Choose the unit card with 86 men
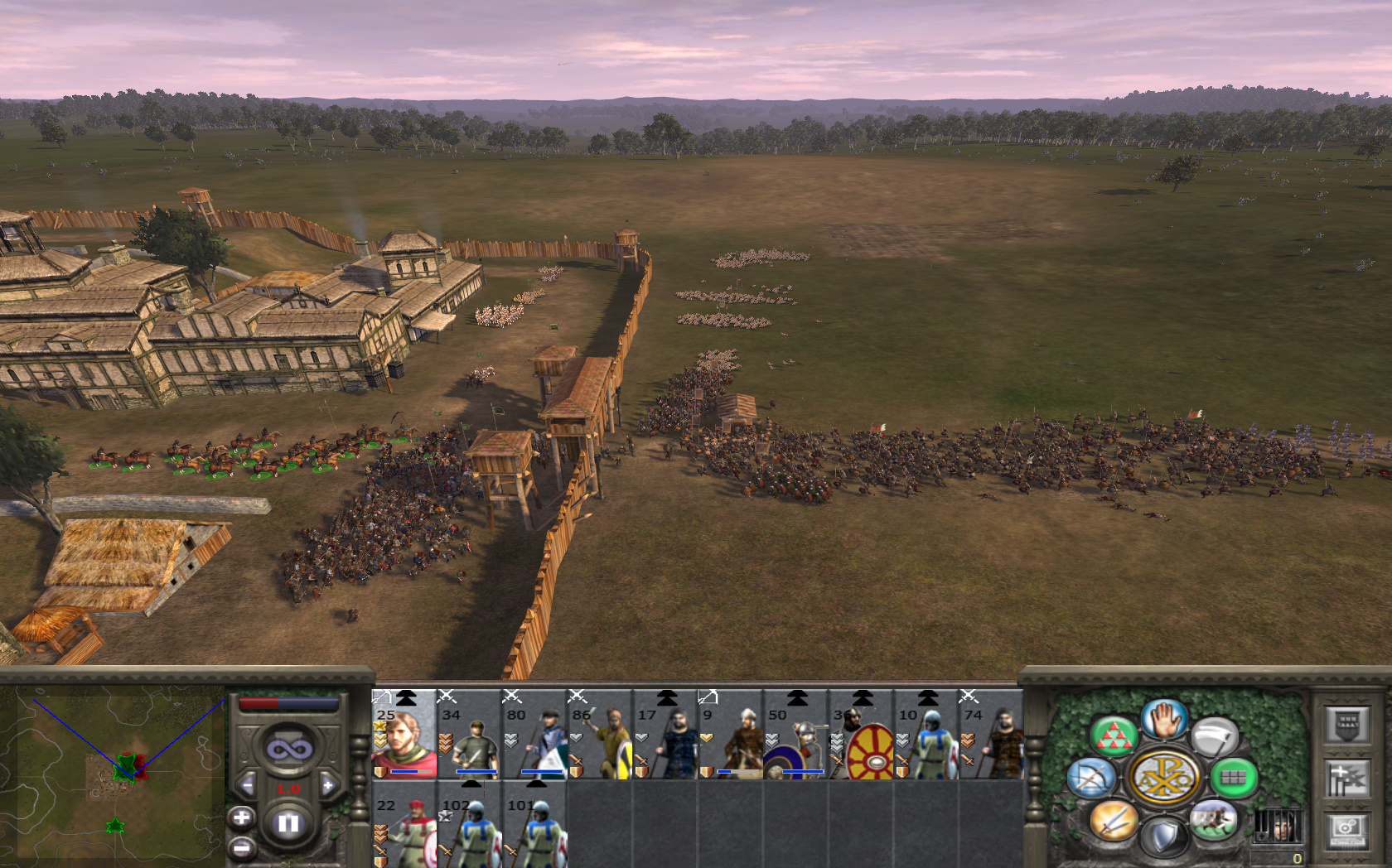The image size is (1392, 868). click(x=600, y=735)
